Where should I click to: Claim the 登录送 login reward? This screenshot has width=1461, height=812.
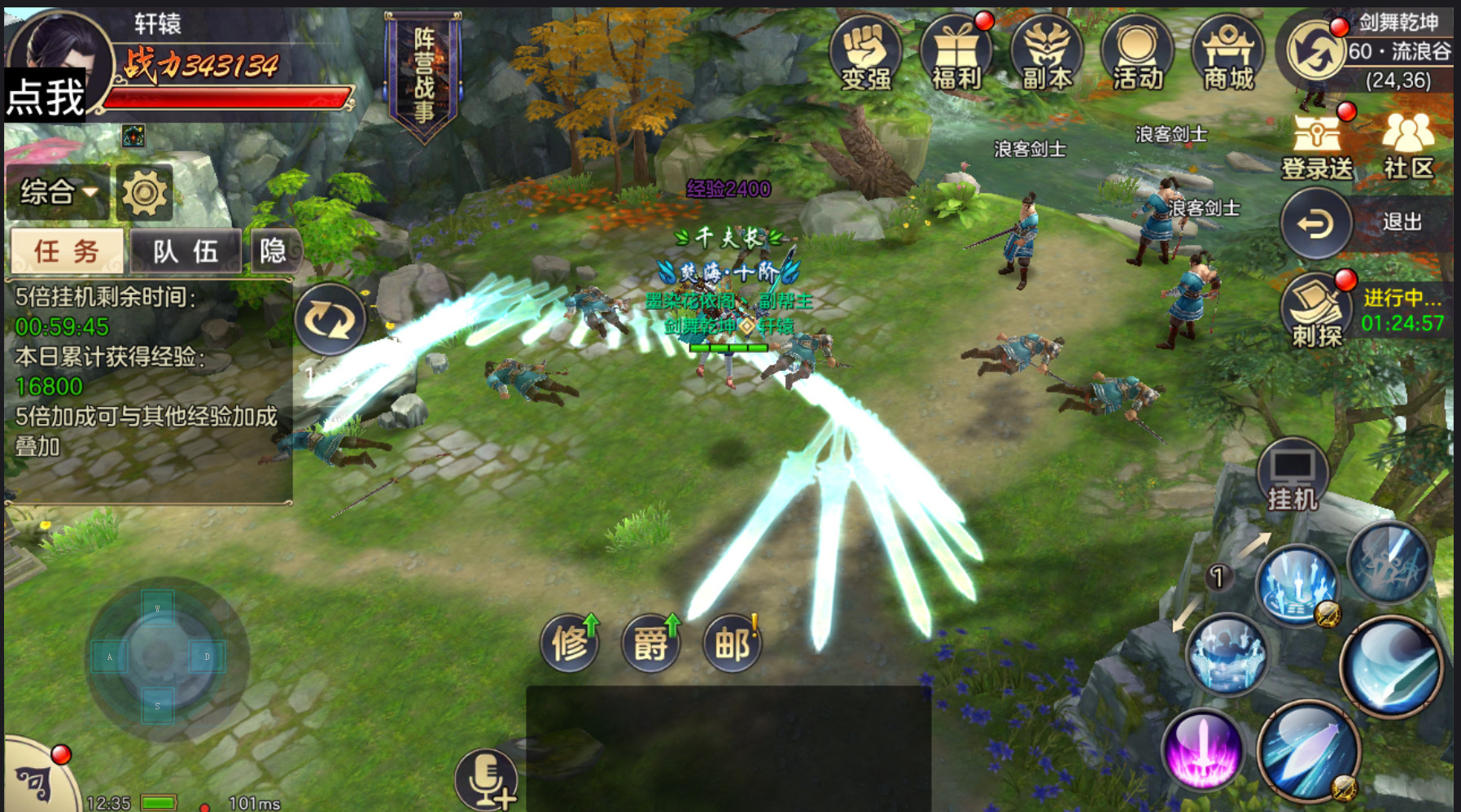(x=1317, y=146)
